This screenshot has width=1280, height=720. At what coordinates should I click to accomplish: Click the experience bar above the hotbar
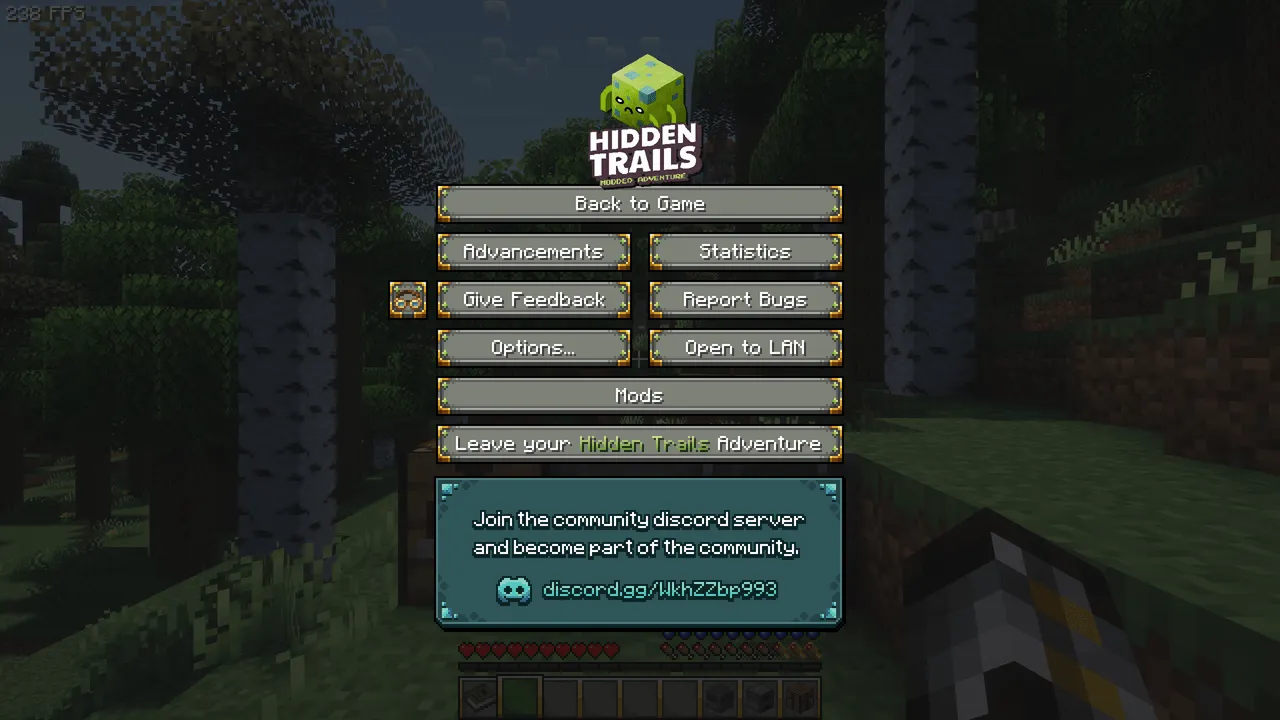click(640, 666)
